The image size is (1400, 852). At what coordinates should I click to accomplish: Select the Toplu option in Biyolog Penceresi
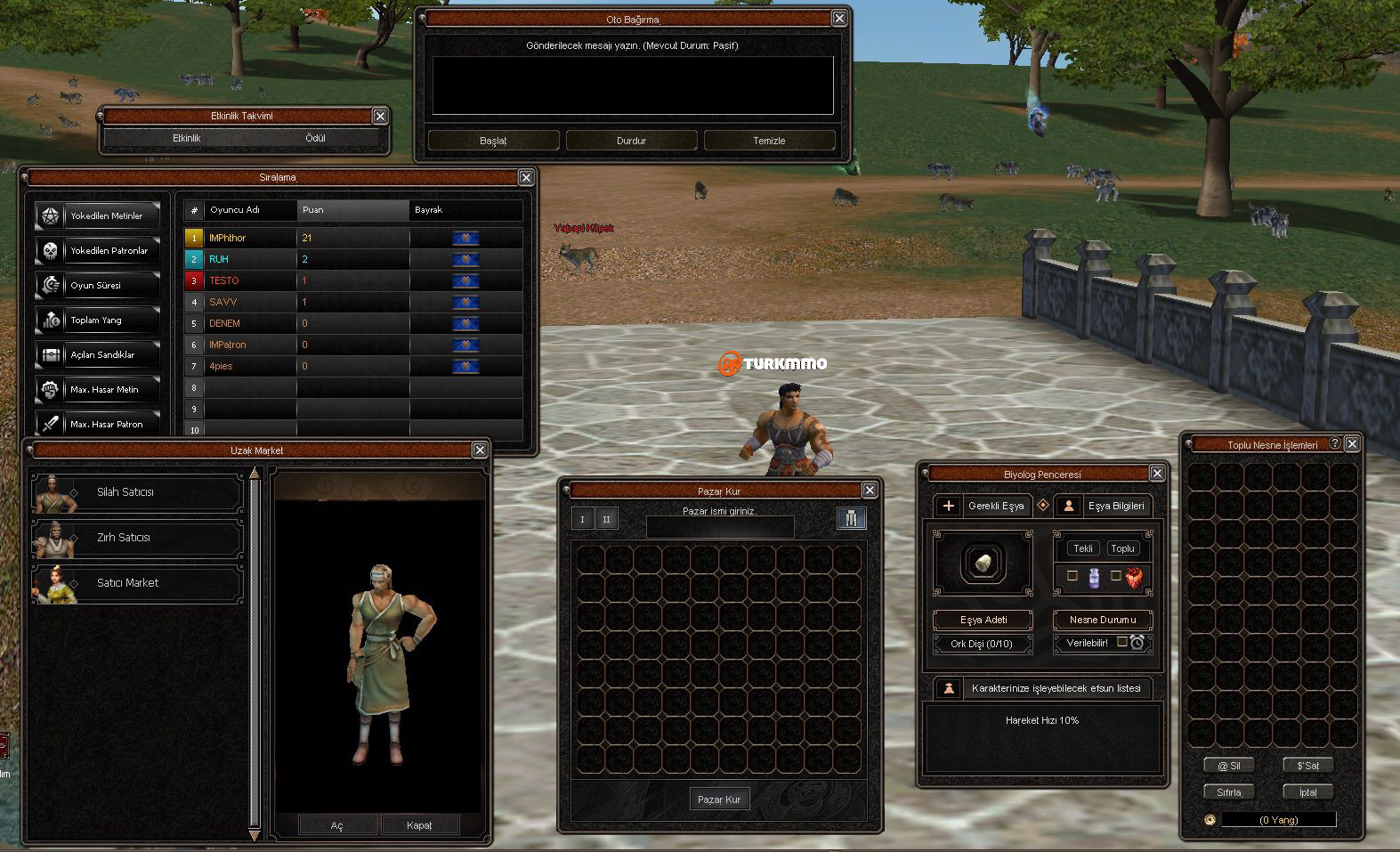[1122, 548]
